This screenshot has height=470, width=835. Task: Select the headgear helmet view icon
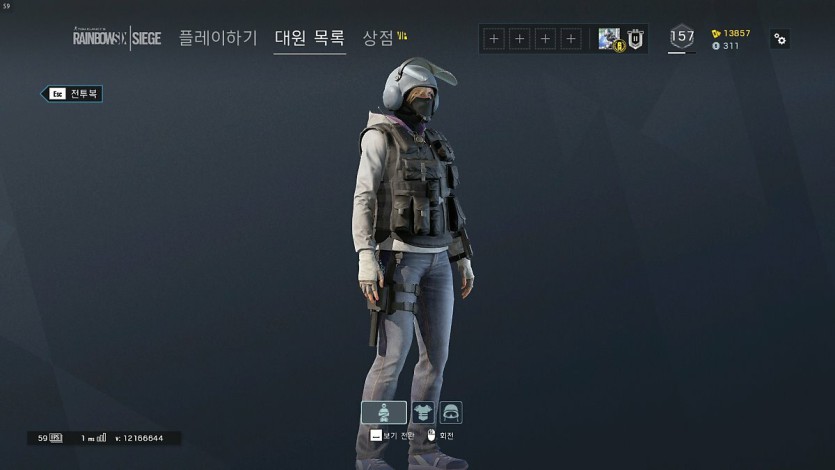click(450, 412)
